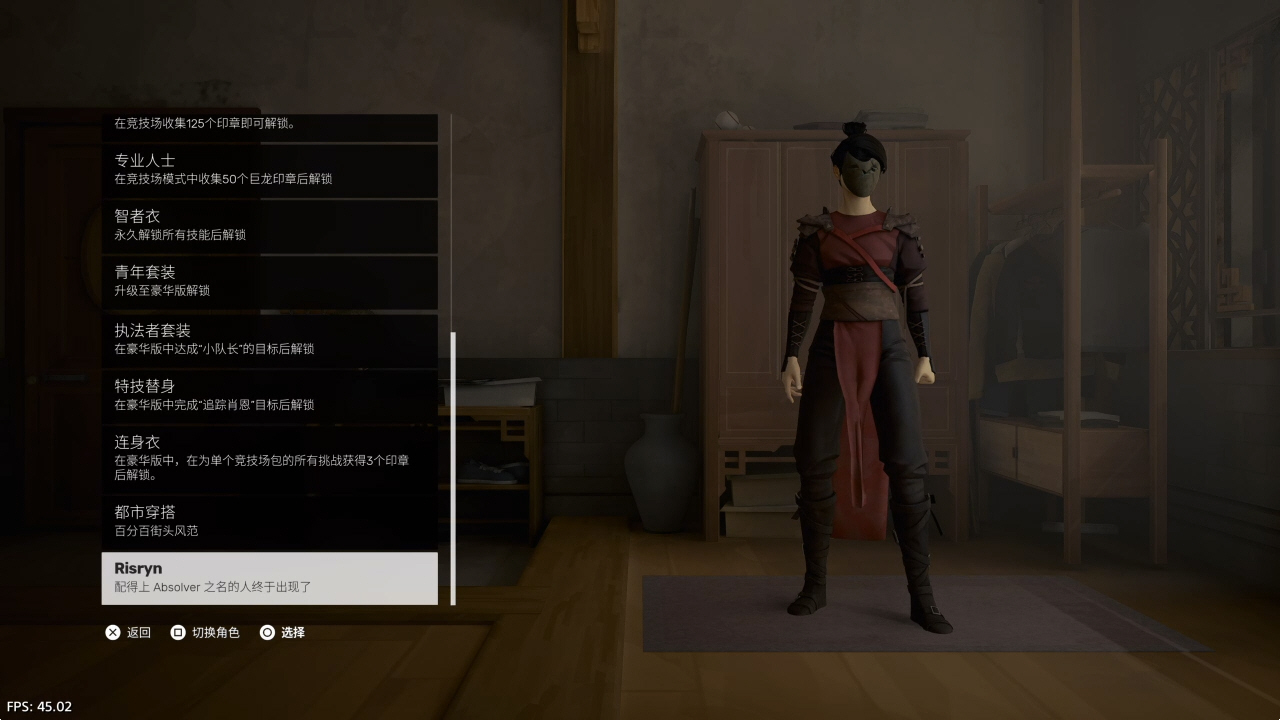
Task: Select the highlighted Risryn outfit
Action: point(269,578)
